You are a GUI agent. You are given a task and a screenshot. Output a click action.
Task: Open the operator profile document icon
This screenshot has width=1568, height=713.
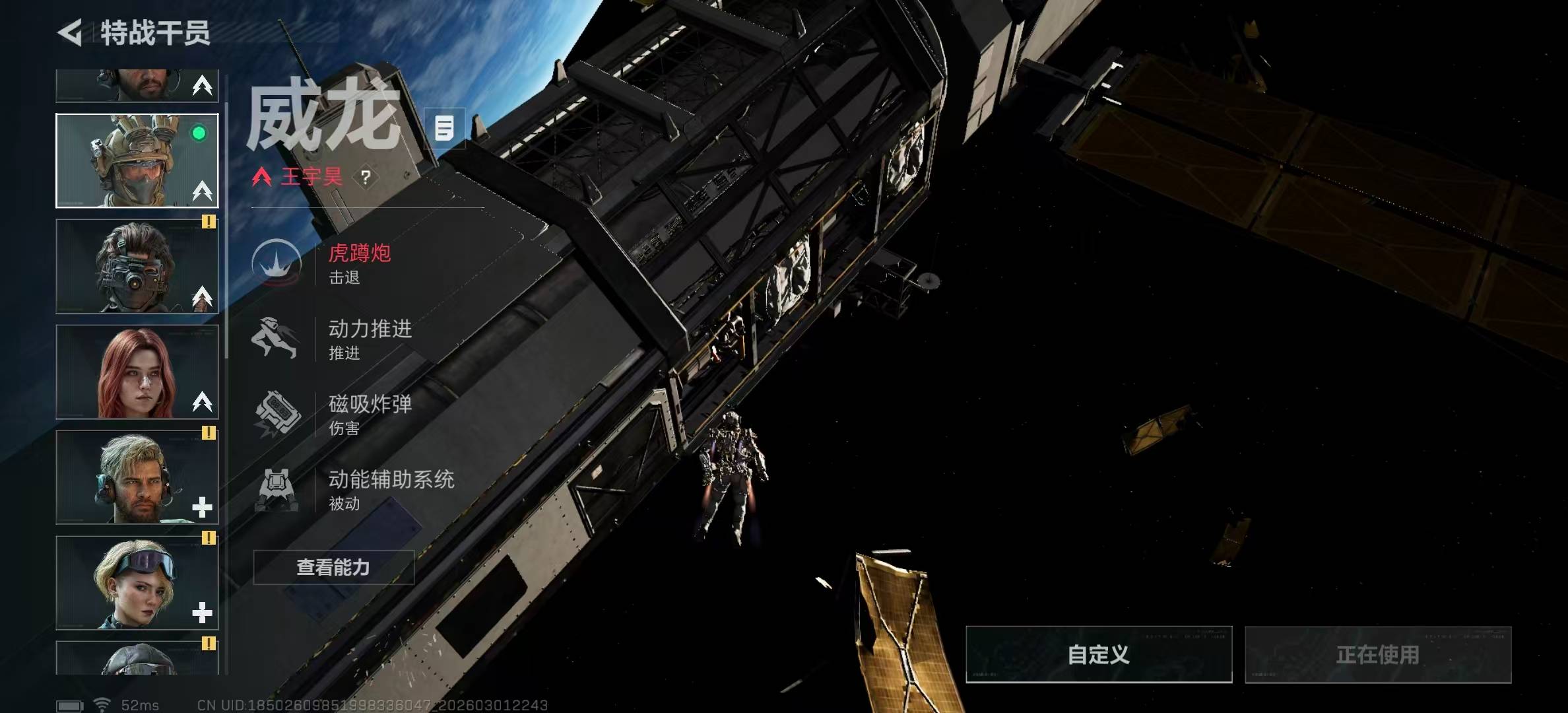coord(444,127)
